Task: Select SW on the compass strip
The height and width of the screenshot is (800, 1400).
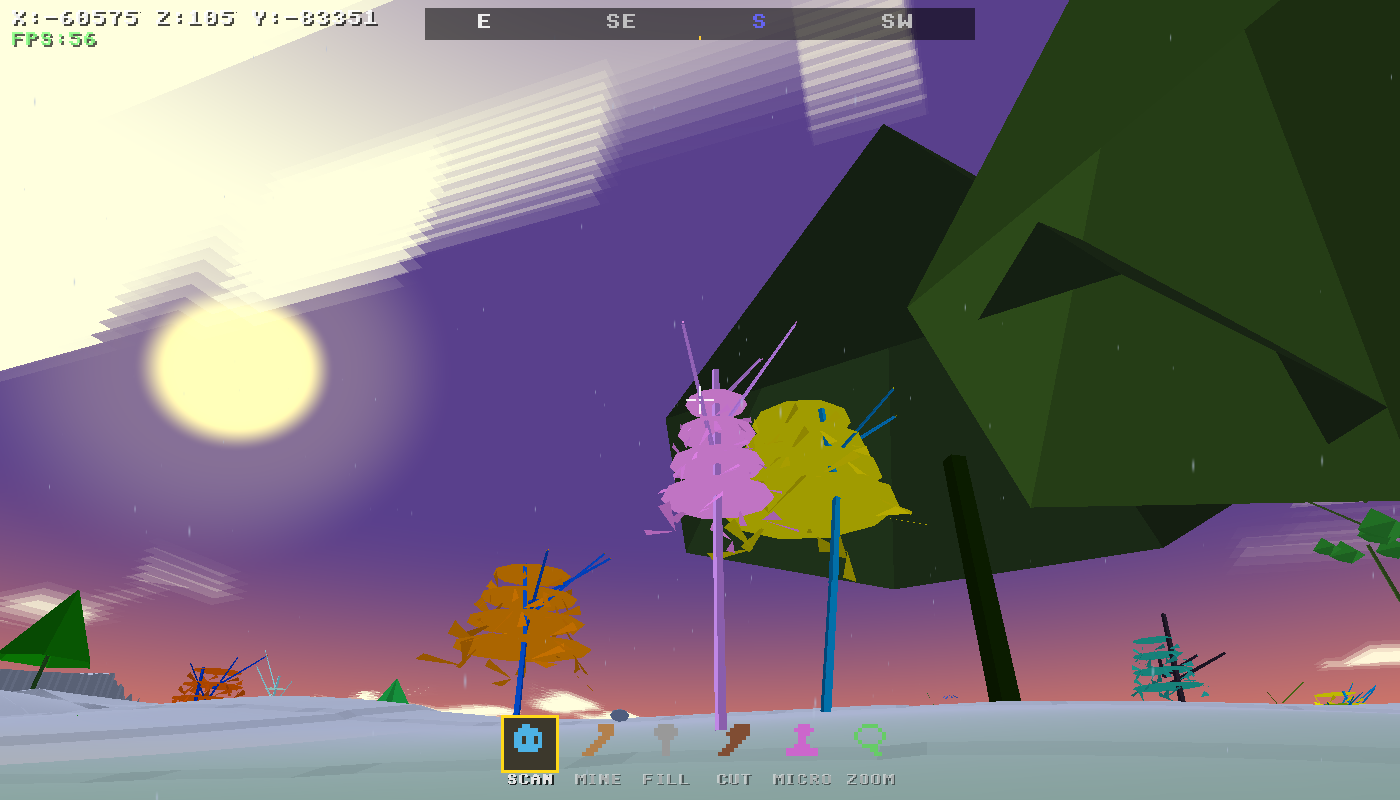Action: tap(897, 22)
